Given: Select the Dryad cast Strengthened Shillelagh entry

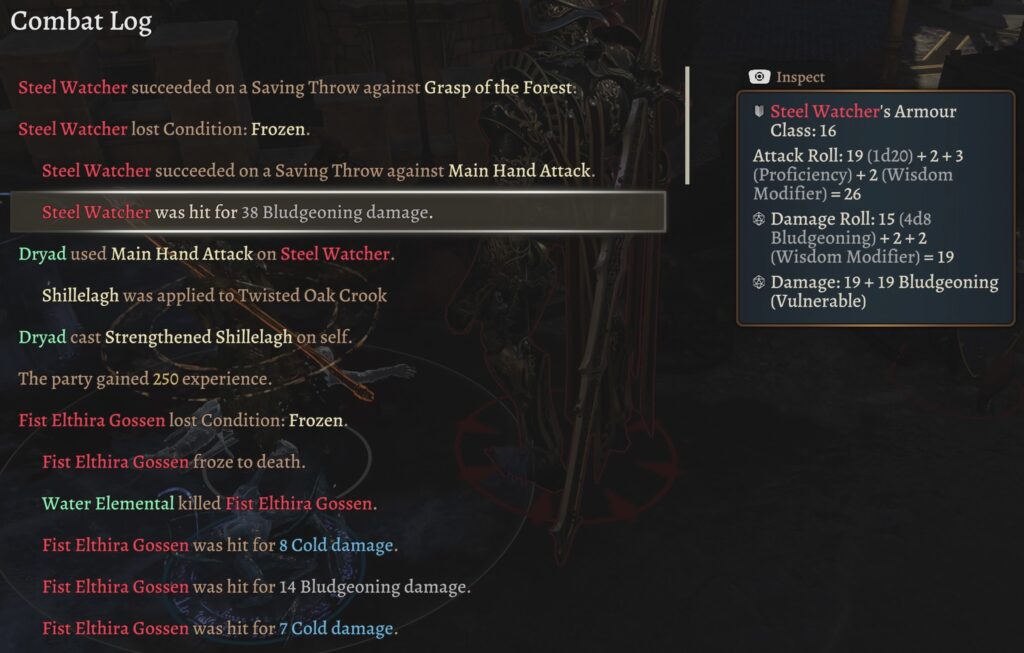Looking at the screenshot, I should [185, 337].
